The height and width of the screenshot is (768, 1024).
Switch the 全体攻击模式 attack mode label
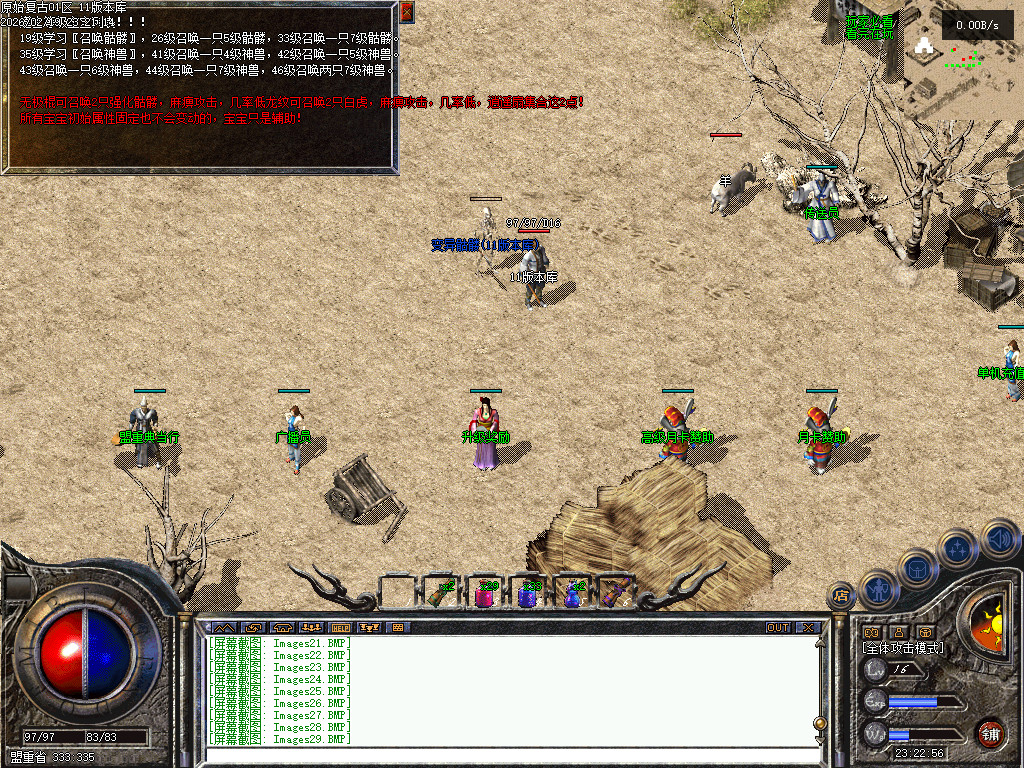(x=903, y=648)
